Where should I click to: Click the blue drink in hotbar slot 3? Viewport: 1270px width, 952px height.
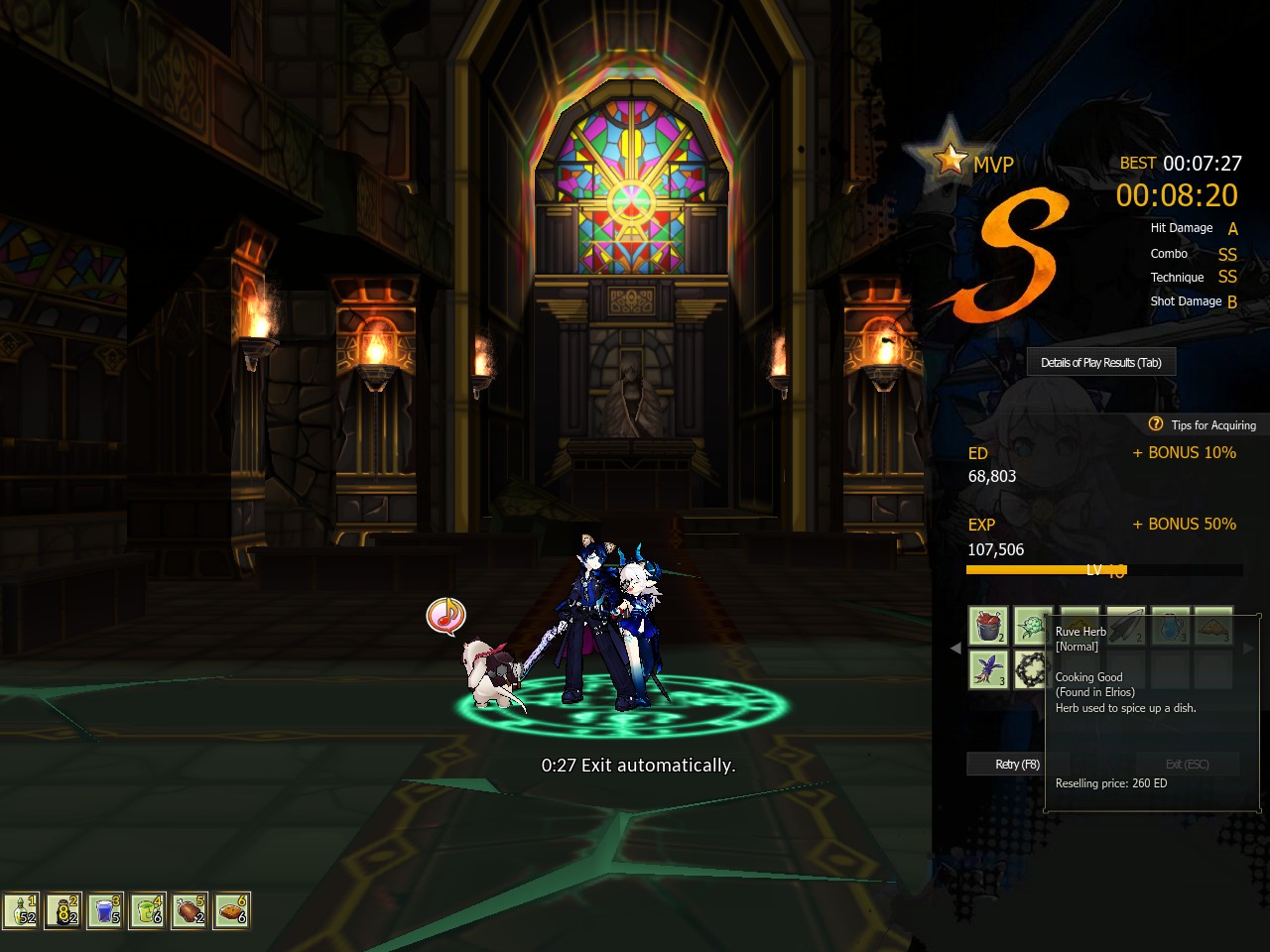tap(105, 909)
